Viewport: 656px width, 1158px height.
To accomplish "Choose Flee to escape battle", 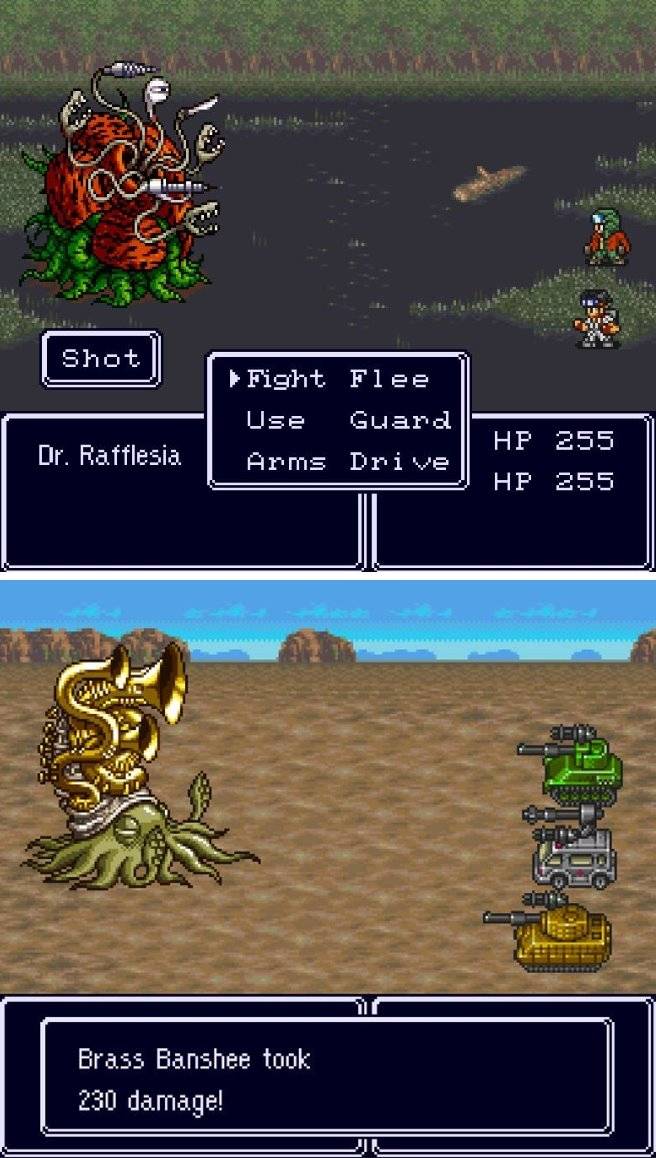I will tap(389, 379).
